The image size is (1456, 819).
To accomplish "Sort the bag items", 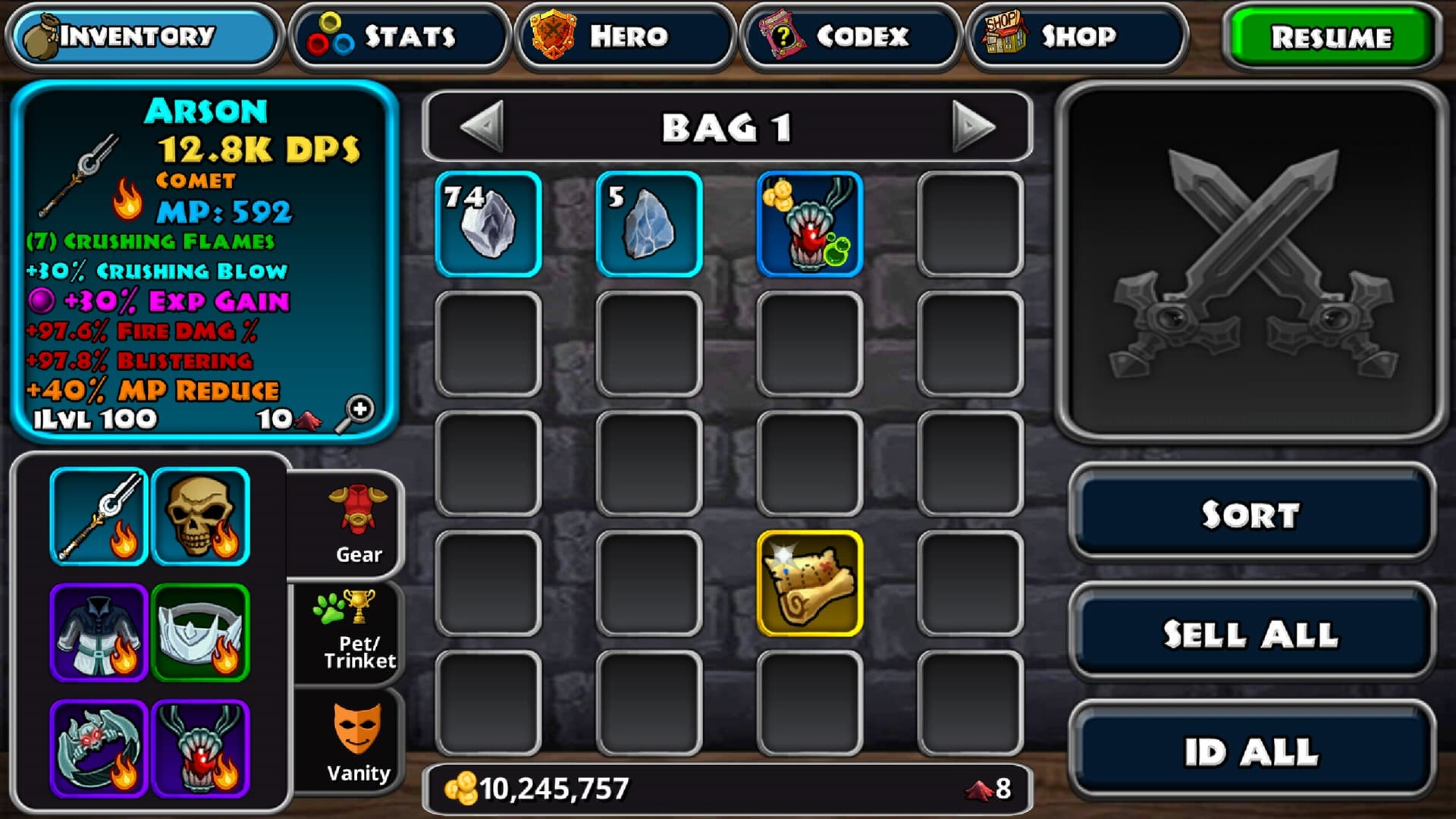I will (1251, 514).
